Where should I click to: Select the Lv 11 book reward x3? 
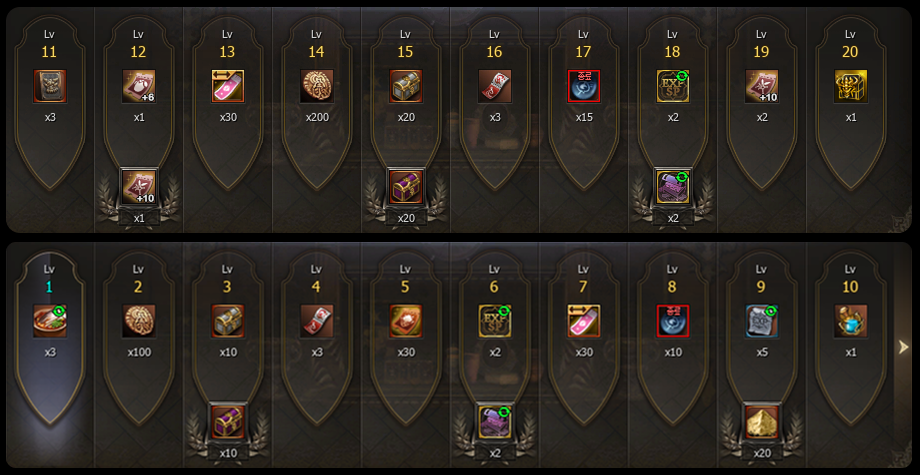click(x=49, y=86)
